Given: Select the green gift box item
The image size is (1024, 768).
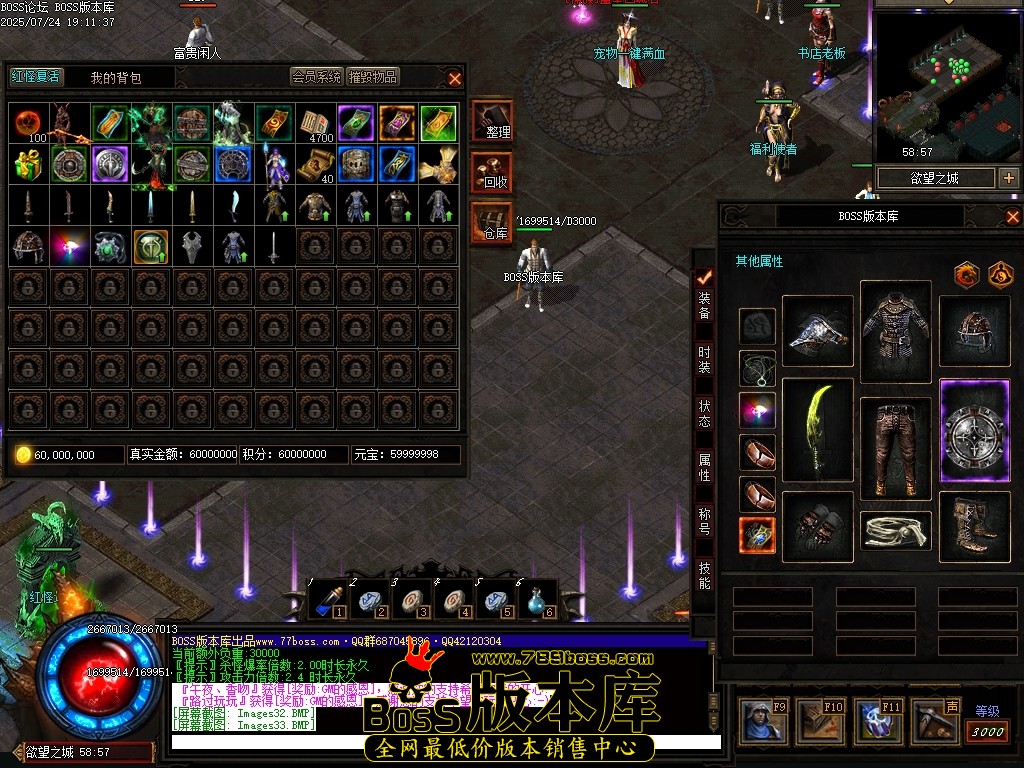Looking at the screenshot, I should pos(28,164).
